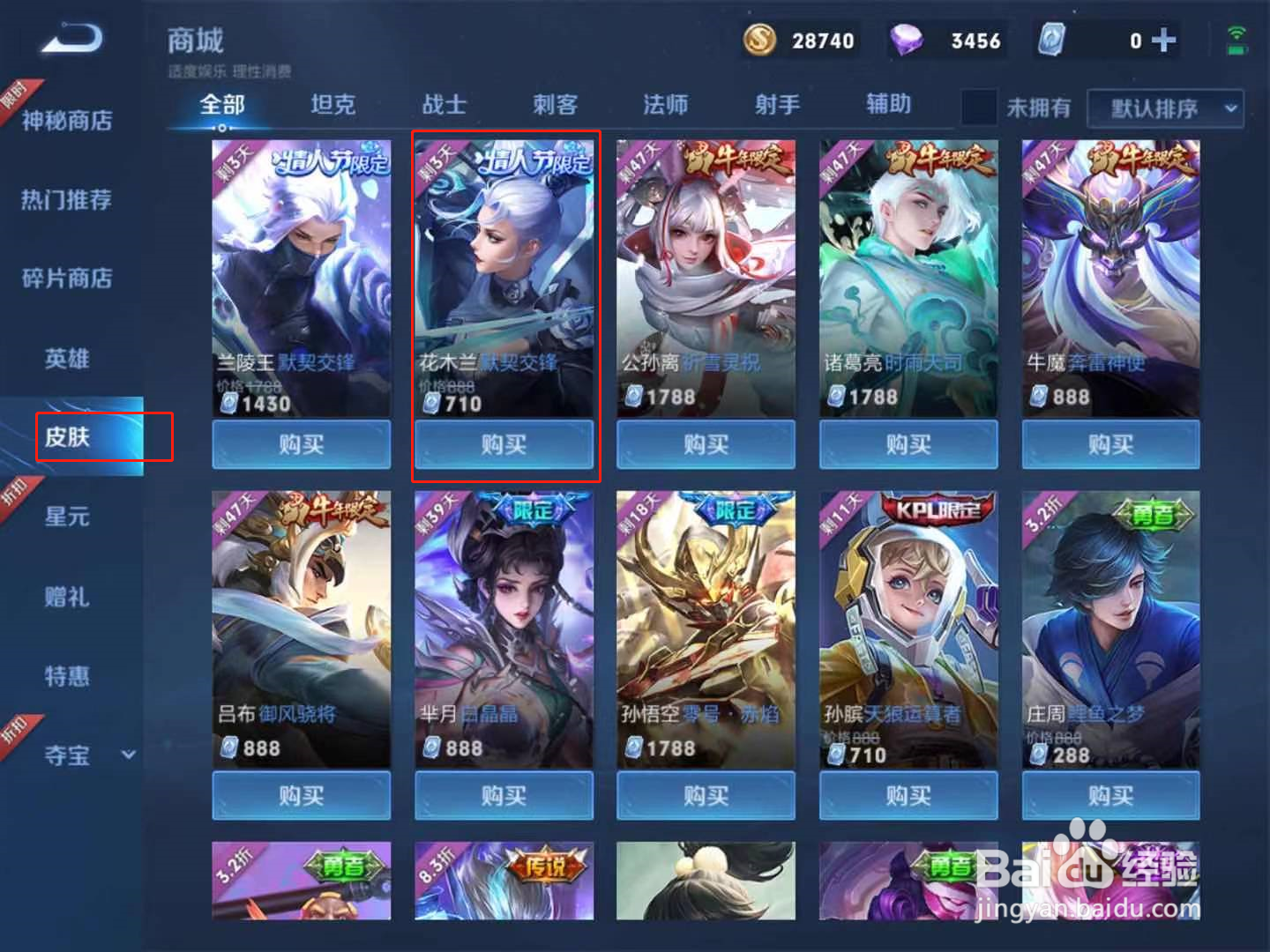
Task: Click the plus to add vouchers
Action: pos(1166,40)
